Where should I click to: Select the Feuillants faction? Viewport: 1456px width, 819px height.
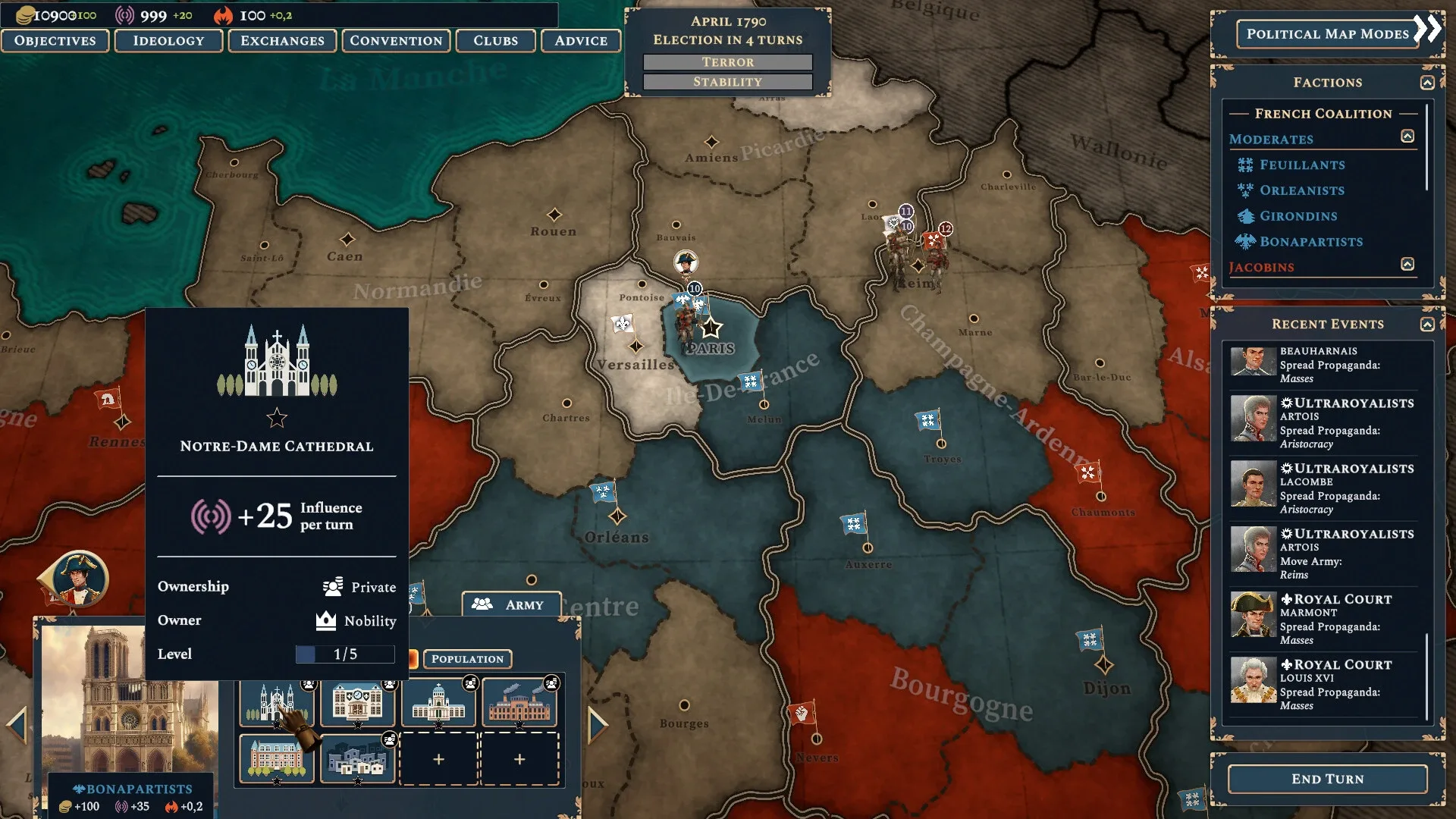pos(1301,165)
